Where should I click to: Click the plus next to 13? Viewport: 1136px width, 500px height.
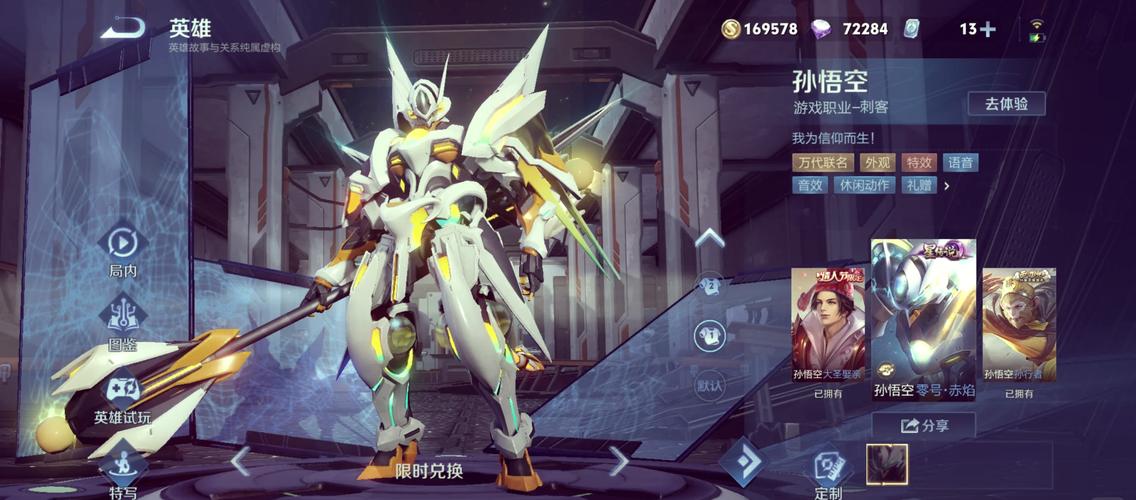(988, 29)
